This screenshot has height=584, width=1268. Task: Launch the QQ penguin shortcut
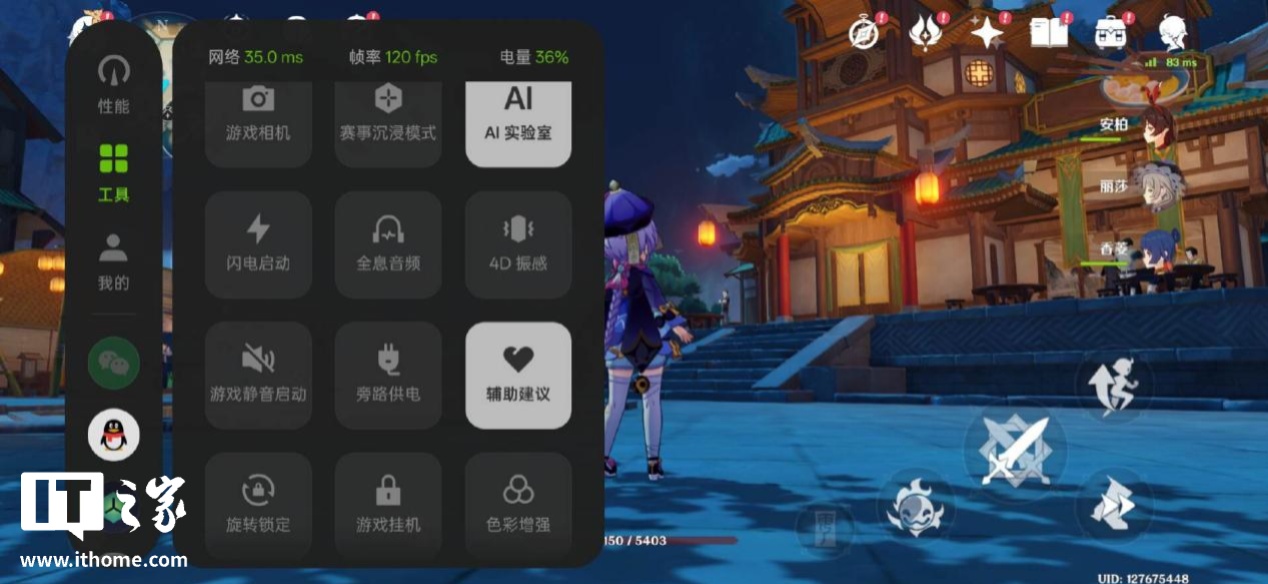114,435
